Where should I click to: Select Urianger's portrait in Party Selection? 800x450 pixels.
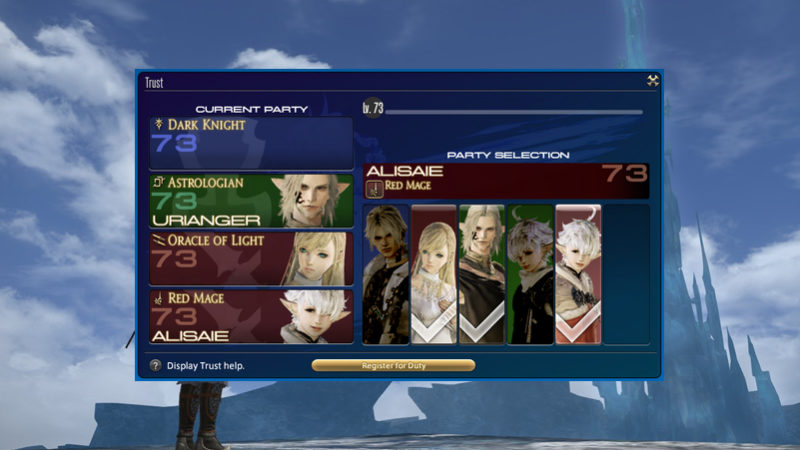click(481, 274)
